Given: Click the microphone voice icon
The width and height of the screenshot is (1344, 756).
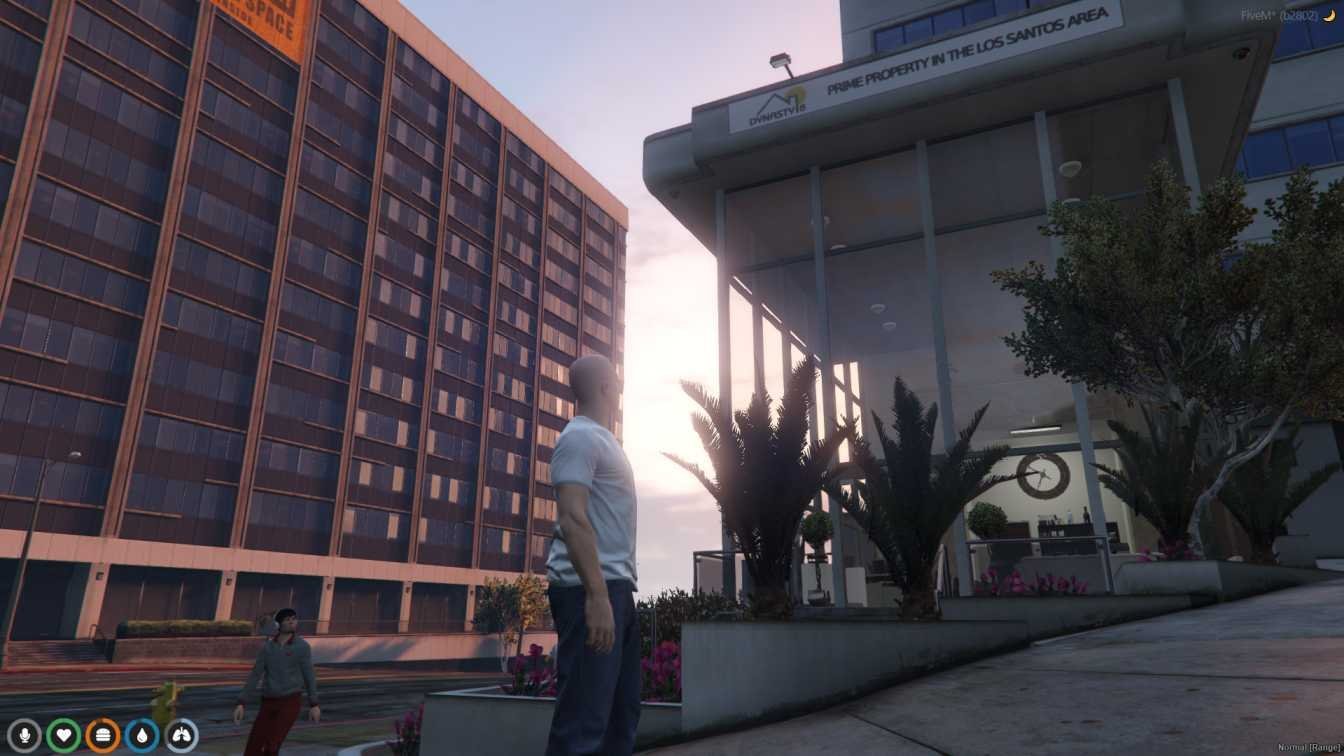Looking at the screenshot, I should [x=23, y=736].
